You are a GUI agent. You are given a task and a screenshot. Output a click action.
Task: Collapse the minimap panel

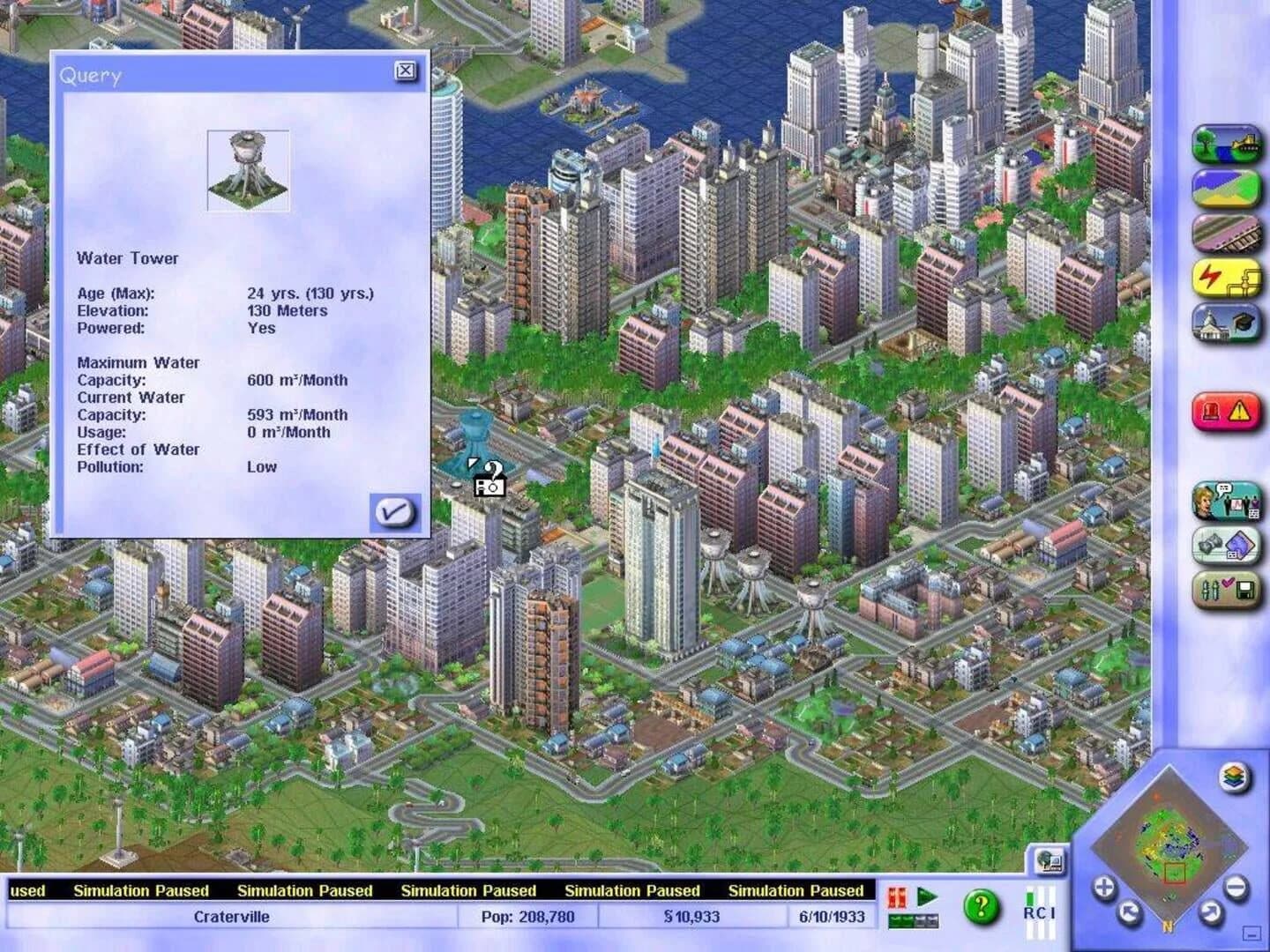coord(1250,933)
